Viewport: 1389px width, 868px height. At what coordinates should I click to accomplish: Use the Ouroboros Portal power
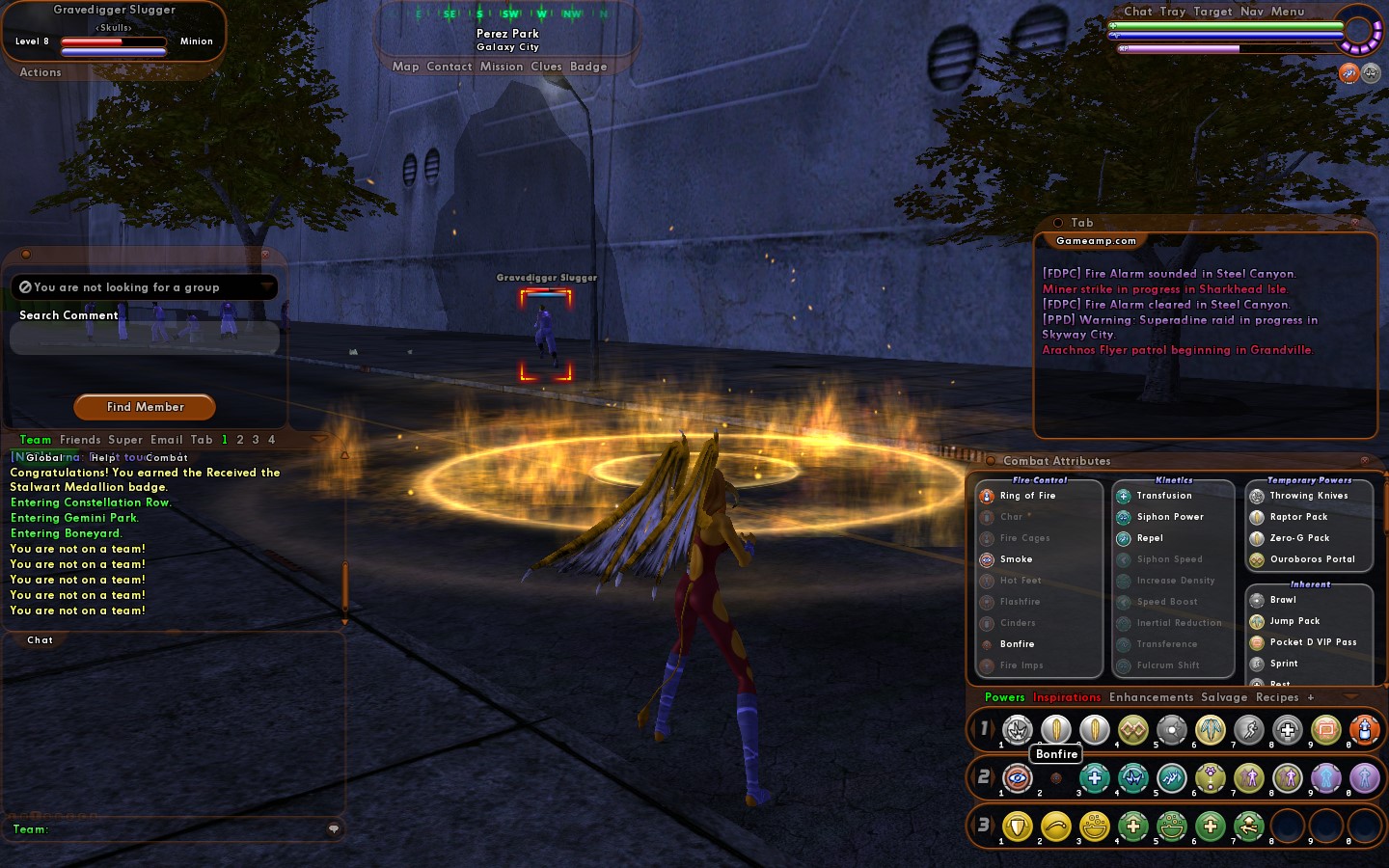[x=1312, y=559]
